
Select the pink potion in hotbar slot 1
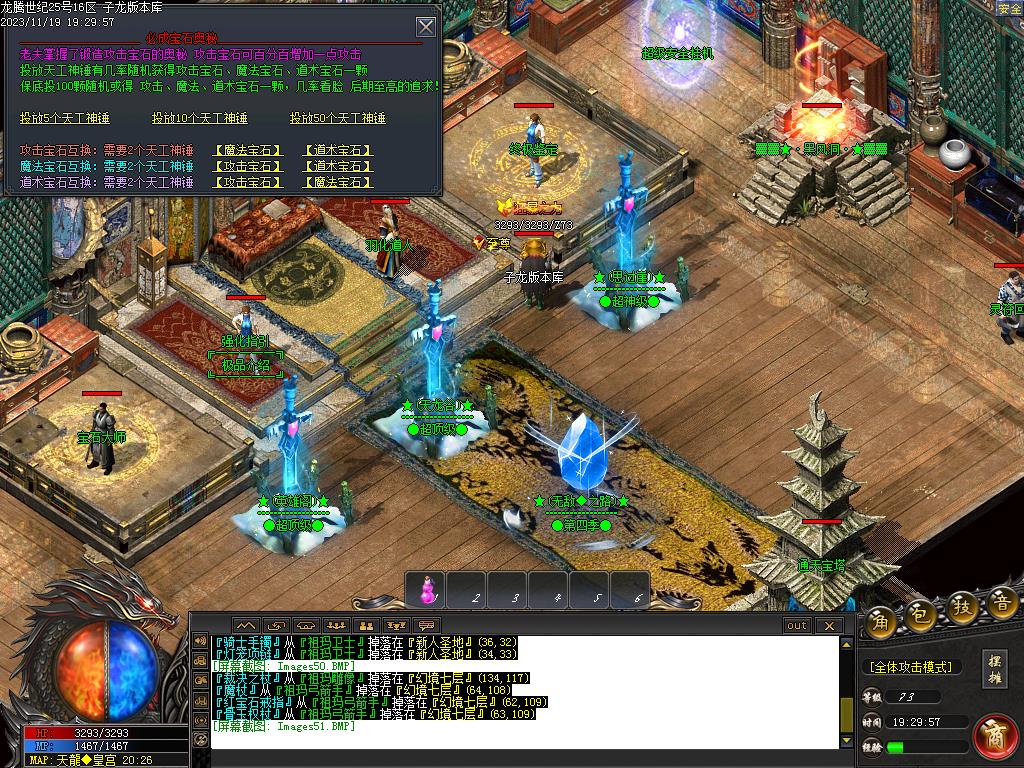pos(428,591)
